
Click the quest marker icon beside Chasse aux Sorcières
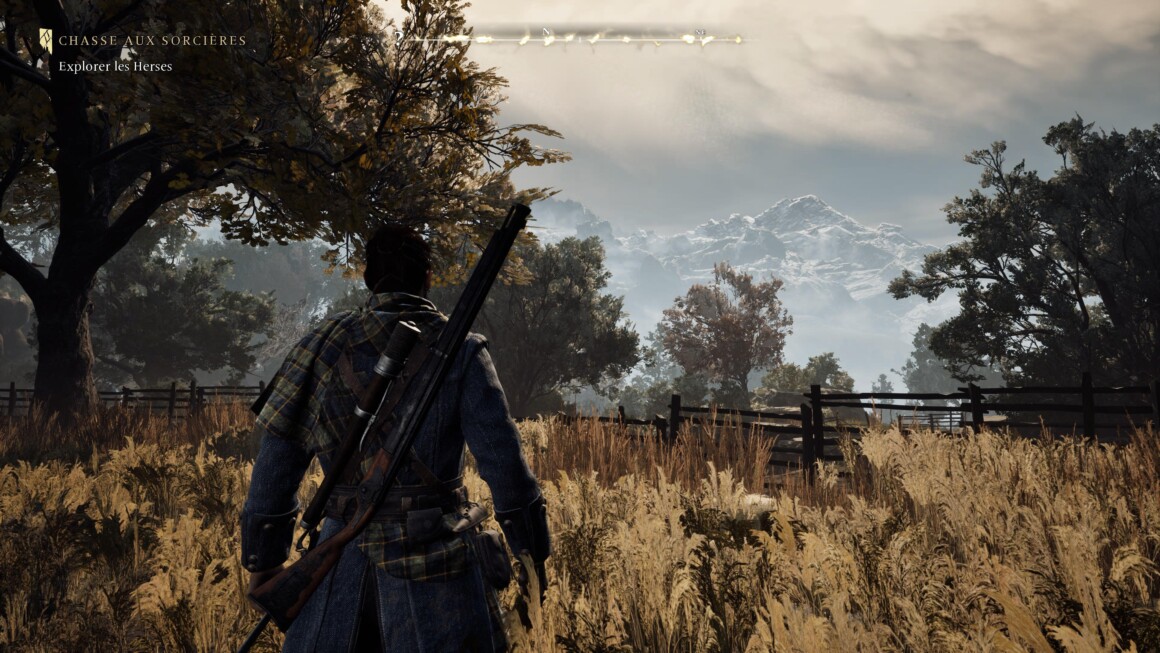[x=45, y=40]
